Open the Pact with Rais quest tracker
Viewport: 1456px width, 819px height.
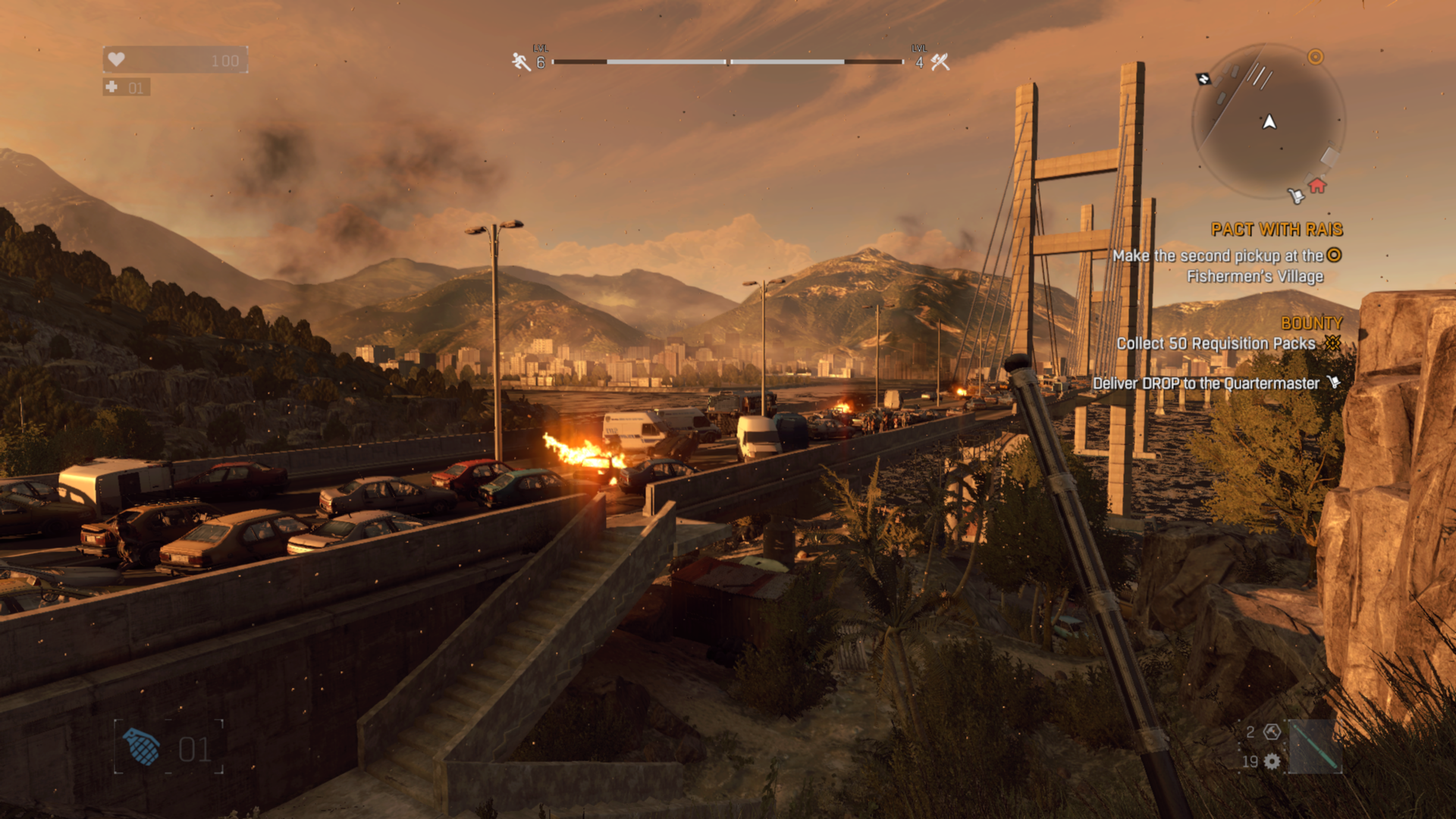pos(1276,229)
